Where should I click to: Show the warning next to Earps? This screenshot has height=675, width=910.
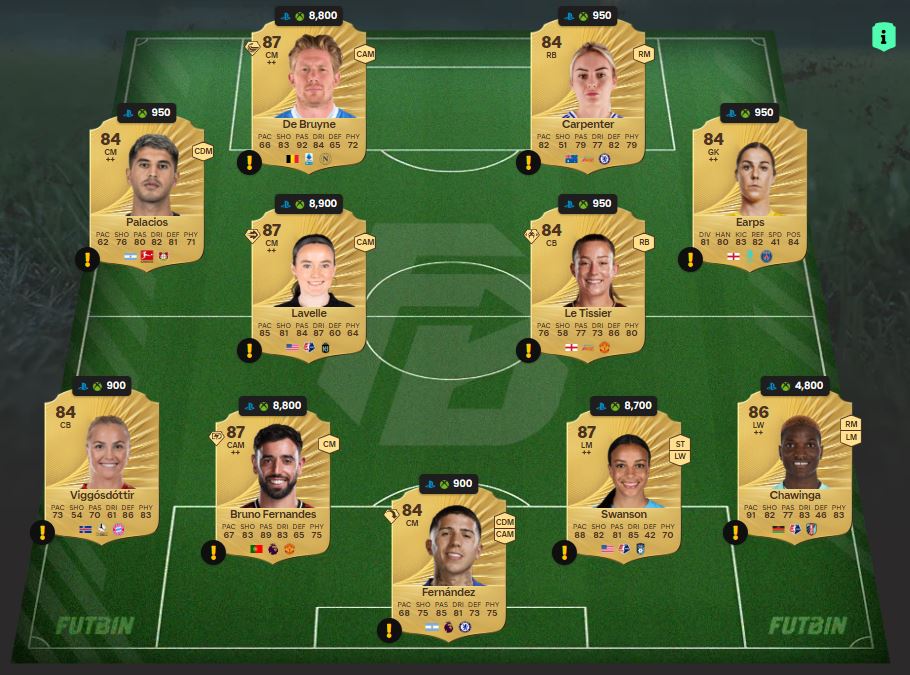[690, 260]
